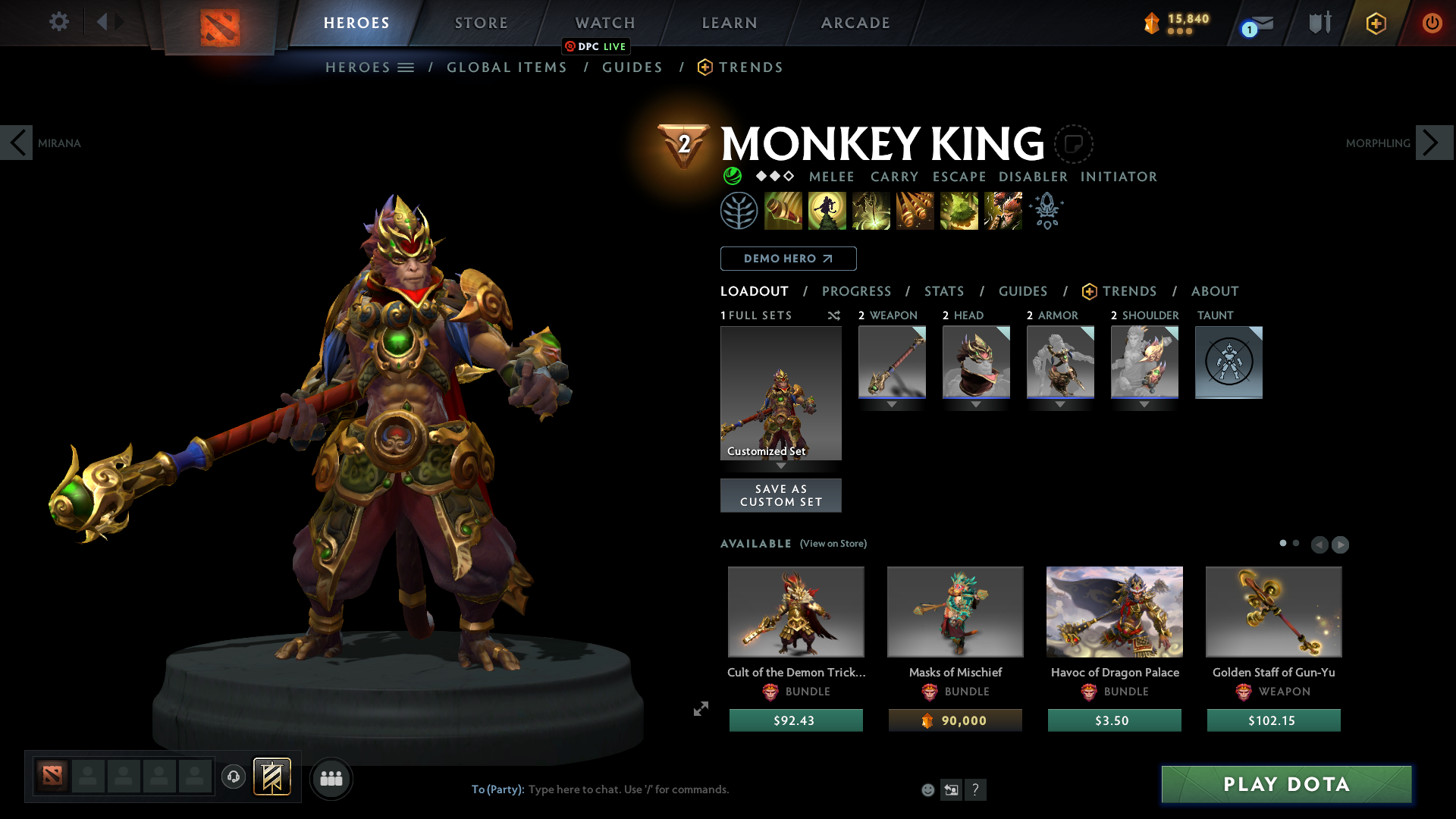Click the Demo Hero button

click(x=787, y=259)
